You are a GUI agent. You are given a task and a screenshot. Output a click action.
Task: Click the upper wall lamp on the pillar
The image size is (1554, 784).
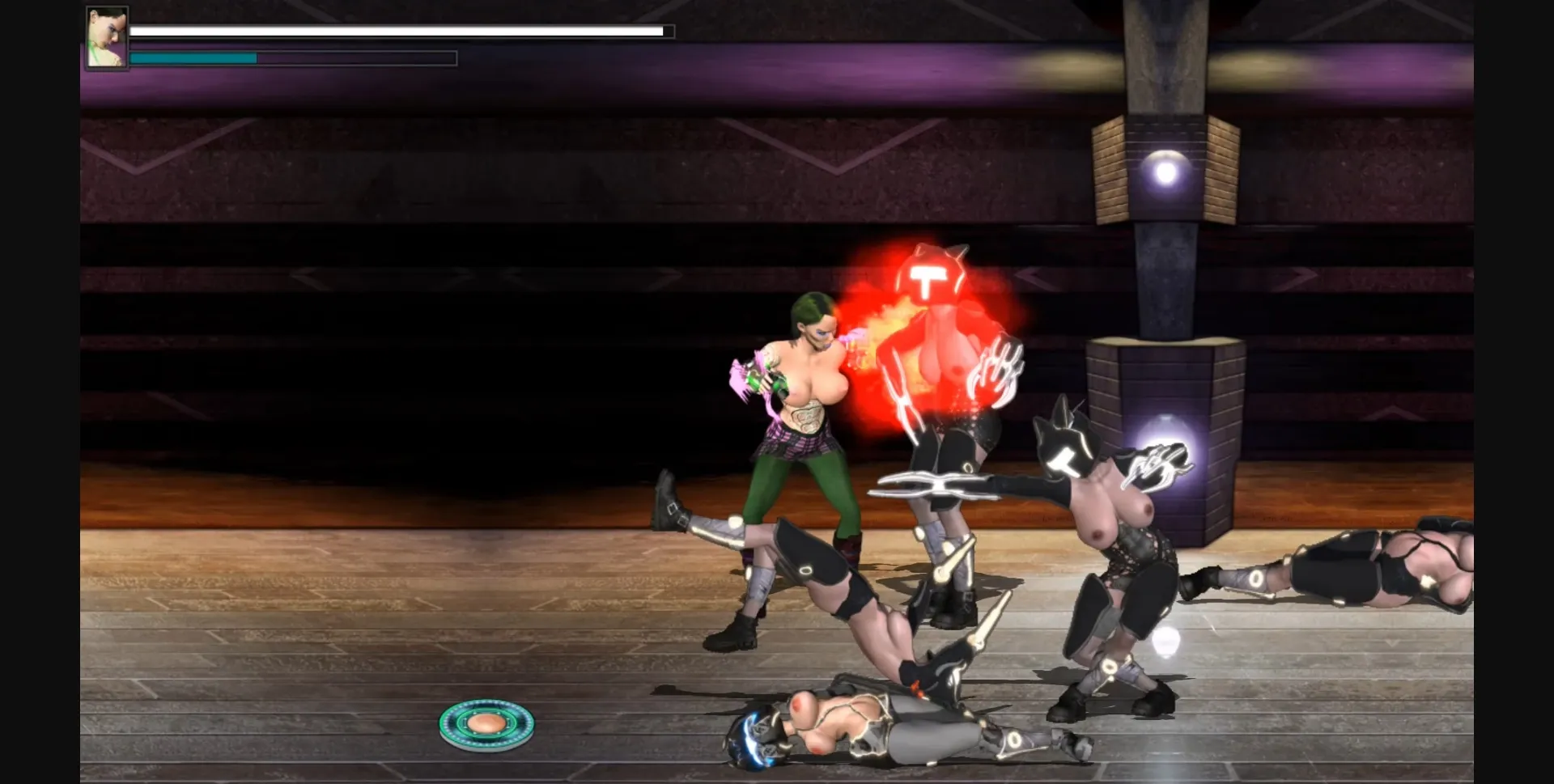1167,172
